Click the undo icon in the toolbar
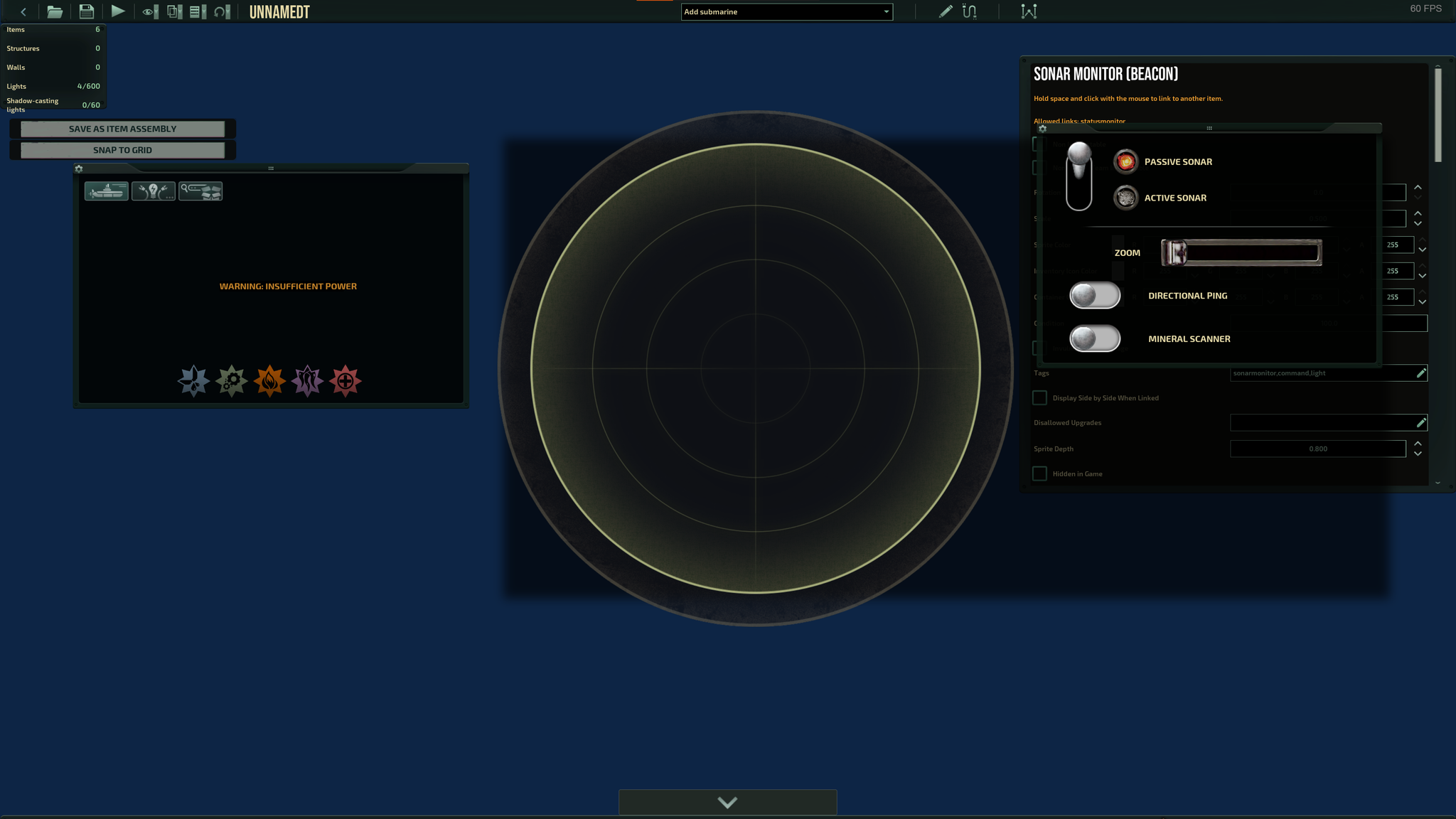The width and height of the screenshot is (1456, 819). click(x=221, y=11)
